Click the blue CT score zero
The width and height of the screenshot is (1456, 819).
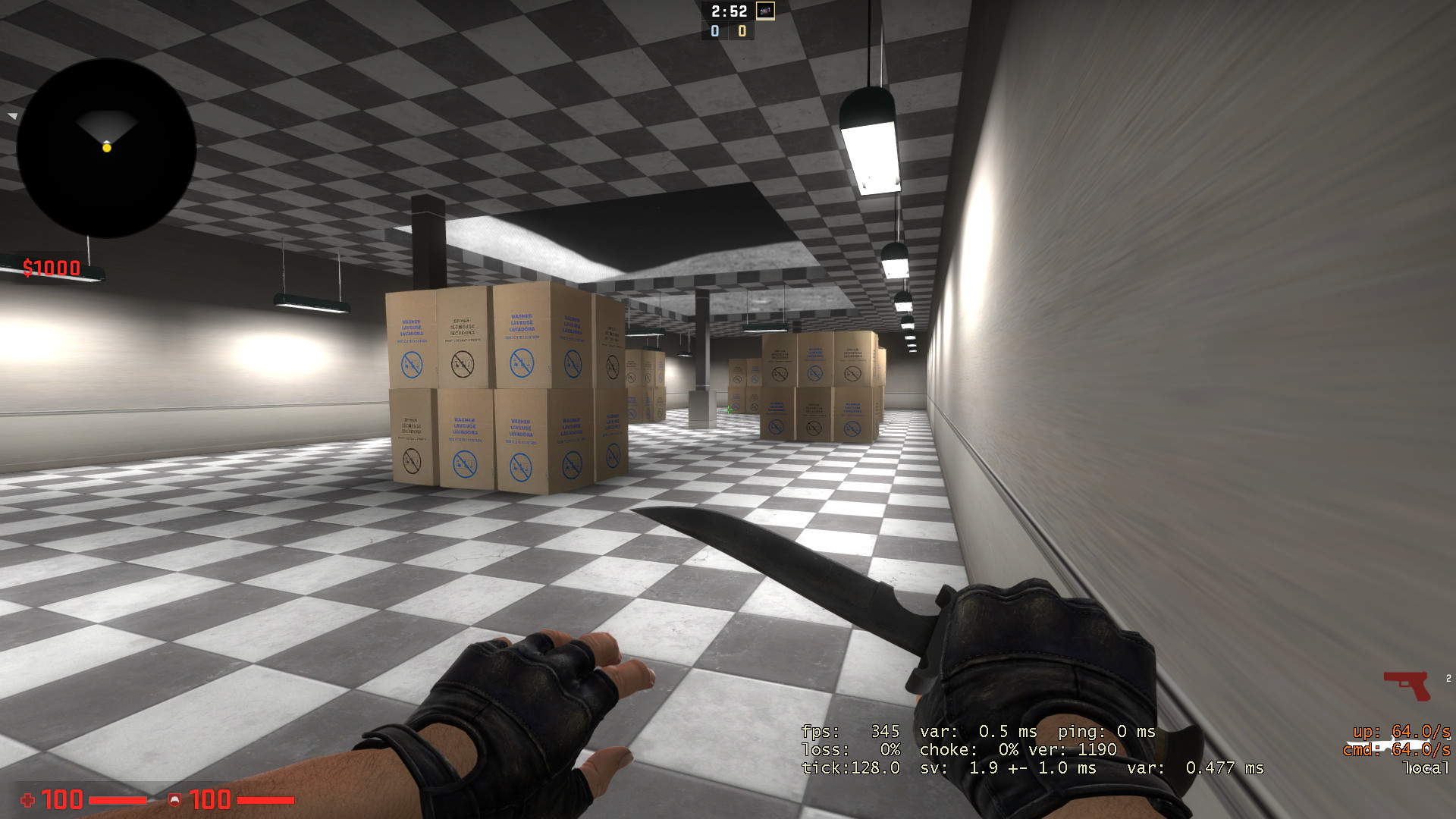pyautogui.click(x=714, y=32)
